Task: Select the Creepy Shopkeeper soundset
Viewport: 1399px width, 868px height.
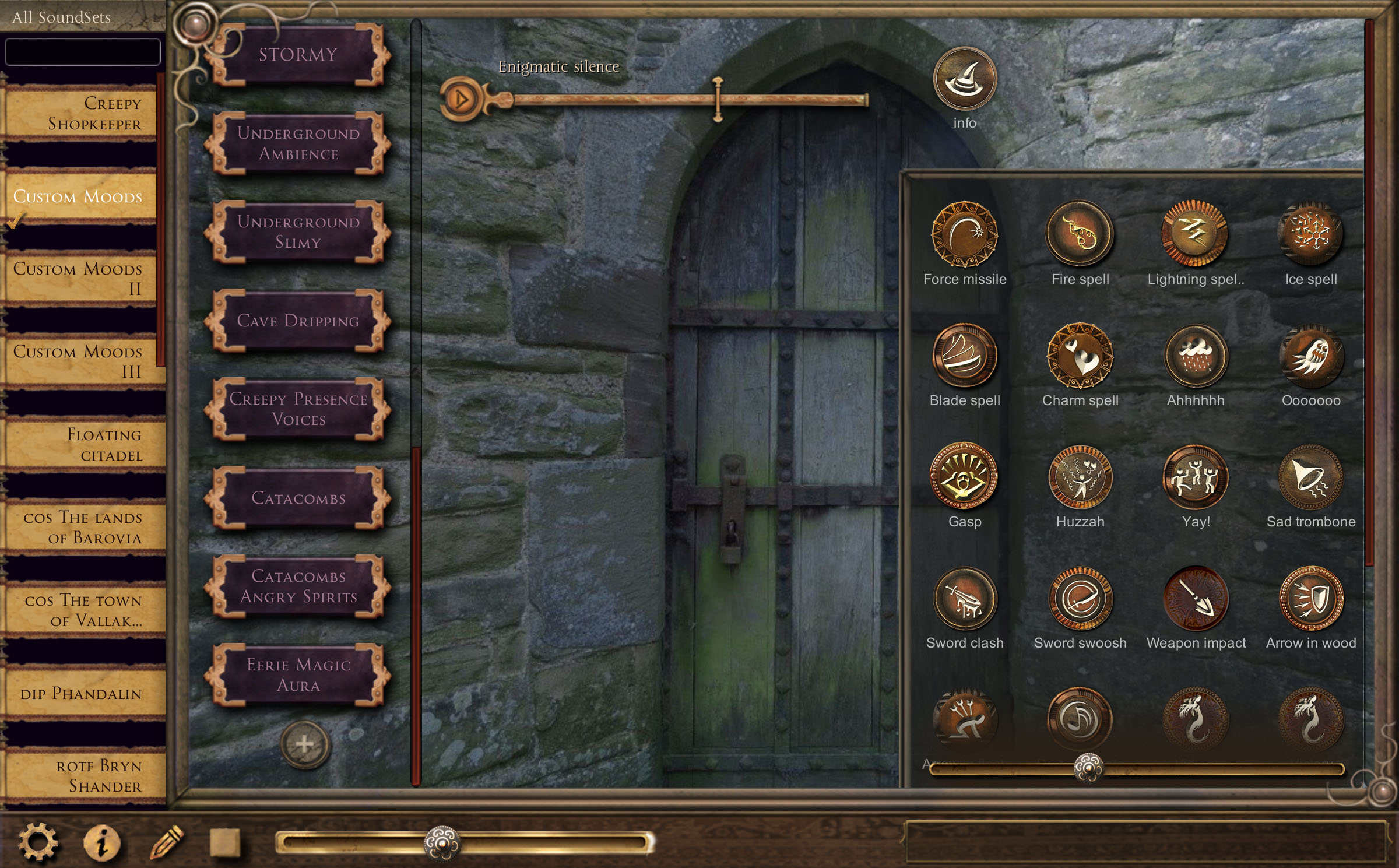Action: 82,114
